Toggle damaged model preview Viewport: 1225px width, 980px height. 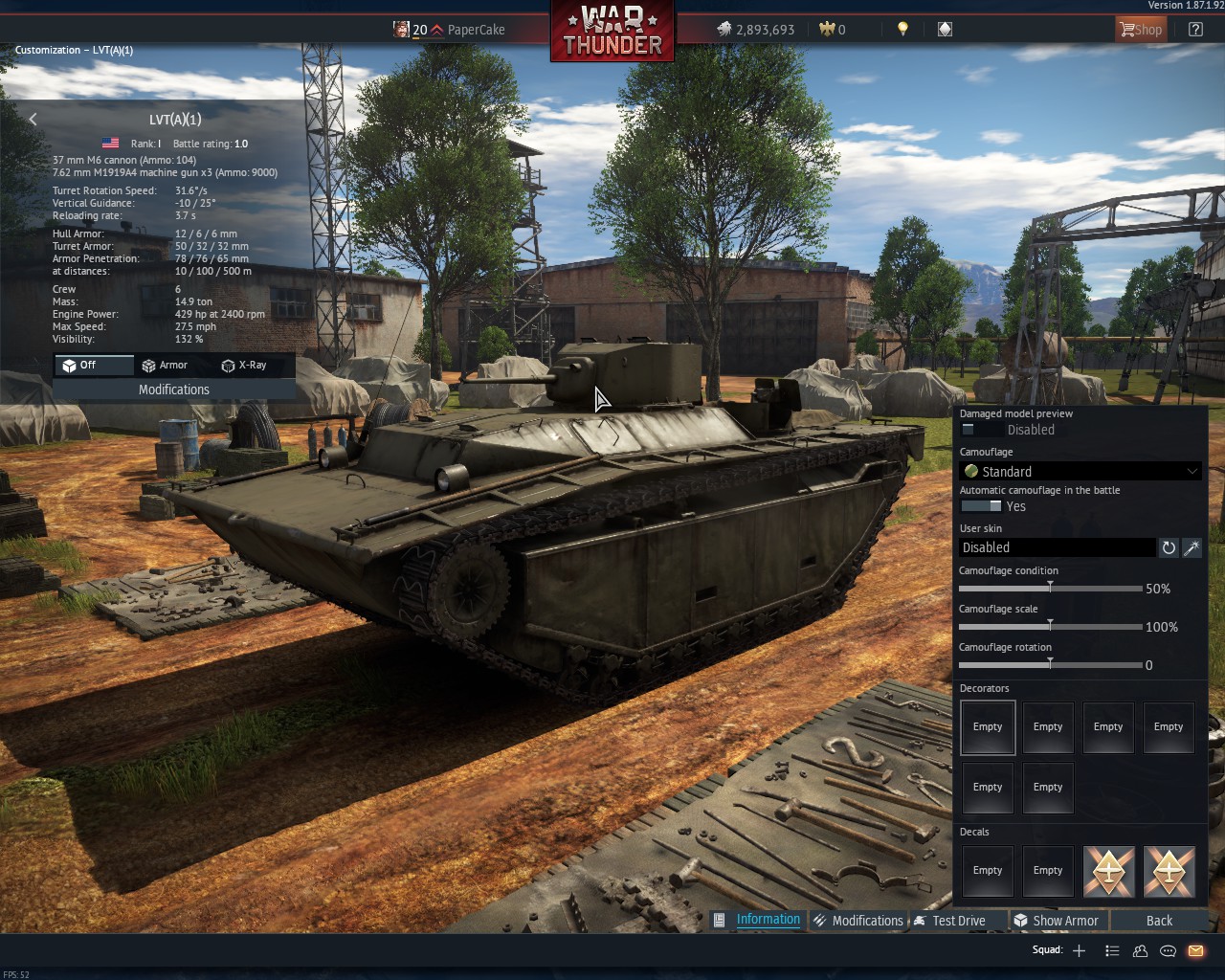pyautogui.click(x=980, y=430)
